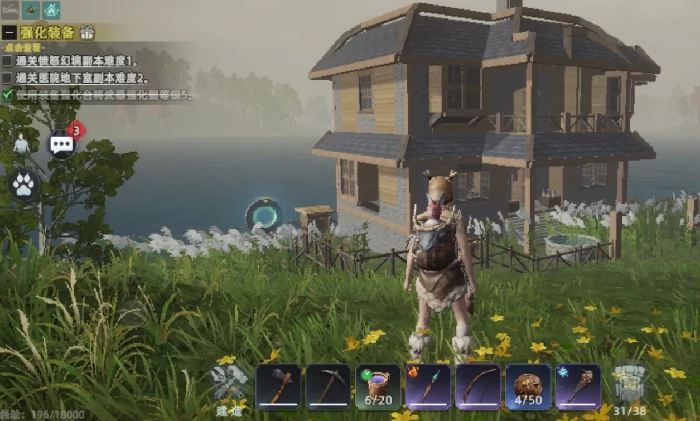Viewport: 700px width, 421px height.
Task: Select the purple bucket slot showing 6/20
Action: click(x=378, y=386)
